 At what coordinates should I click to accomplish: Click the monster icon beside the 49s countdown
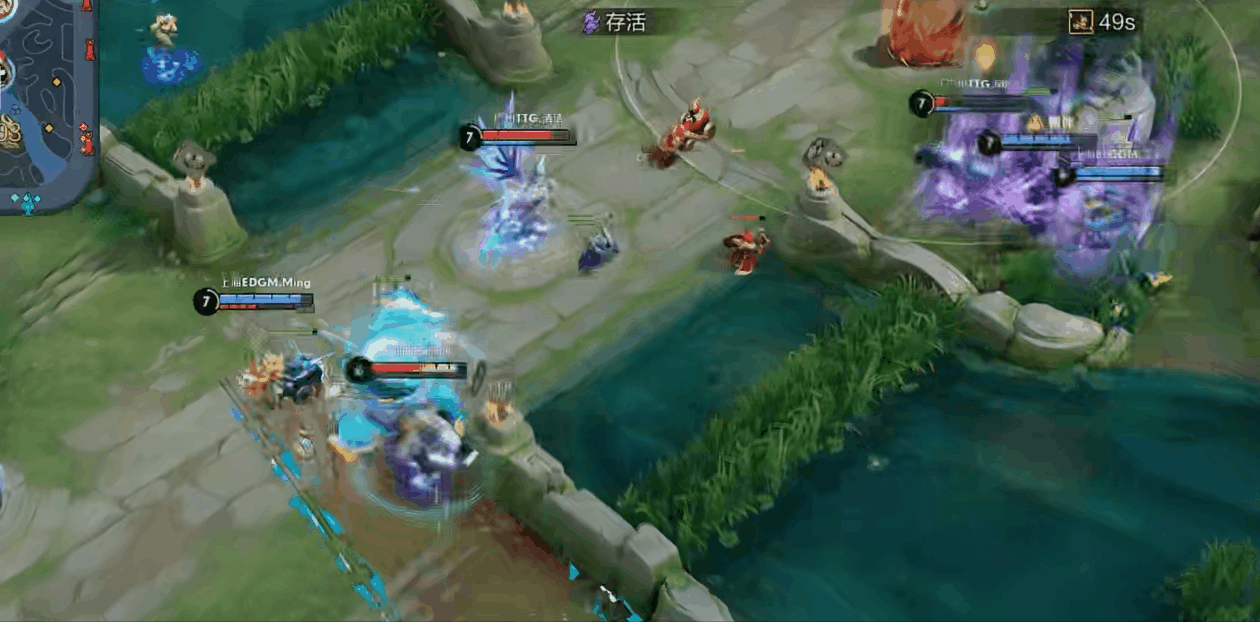click(x=1080, y=22)
